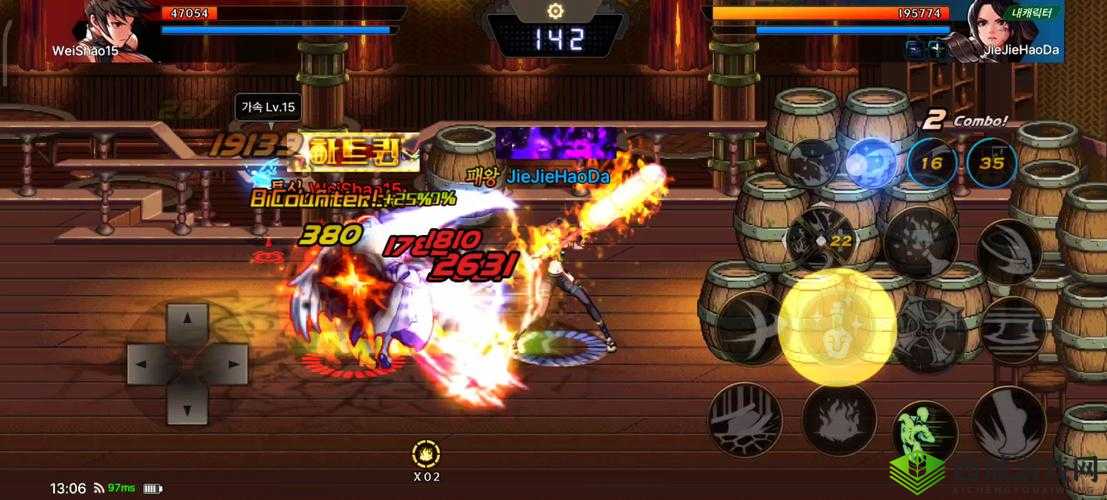1107x500 pixels.
Task: Activate the crescent slash skill
Action: 751,323
